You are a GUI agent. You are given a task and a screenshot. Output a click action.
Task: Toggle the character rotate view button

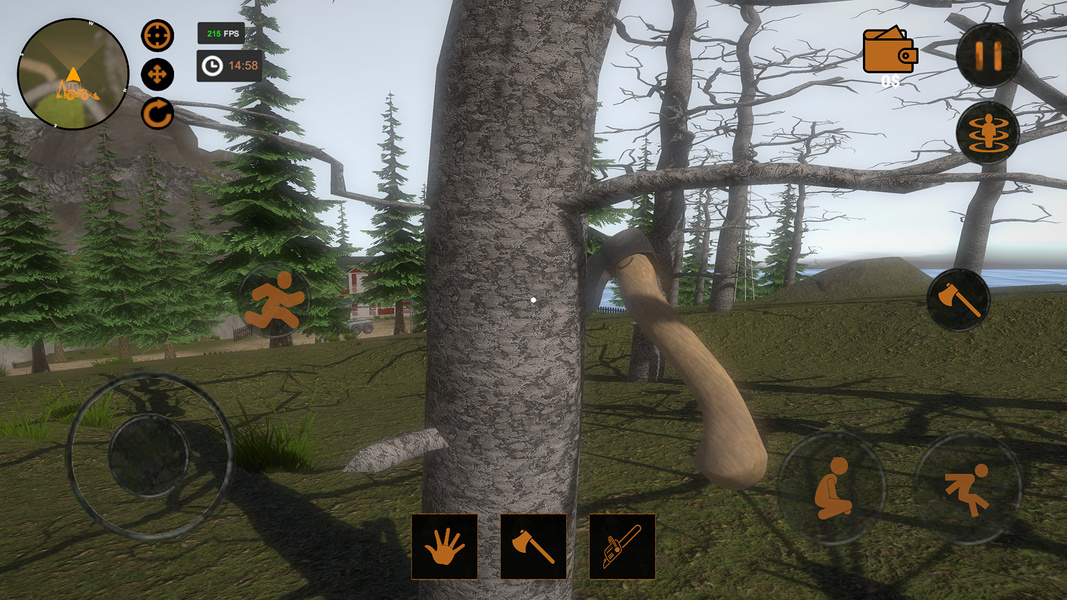tap(988, 132)
